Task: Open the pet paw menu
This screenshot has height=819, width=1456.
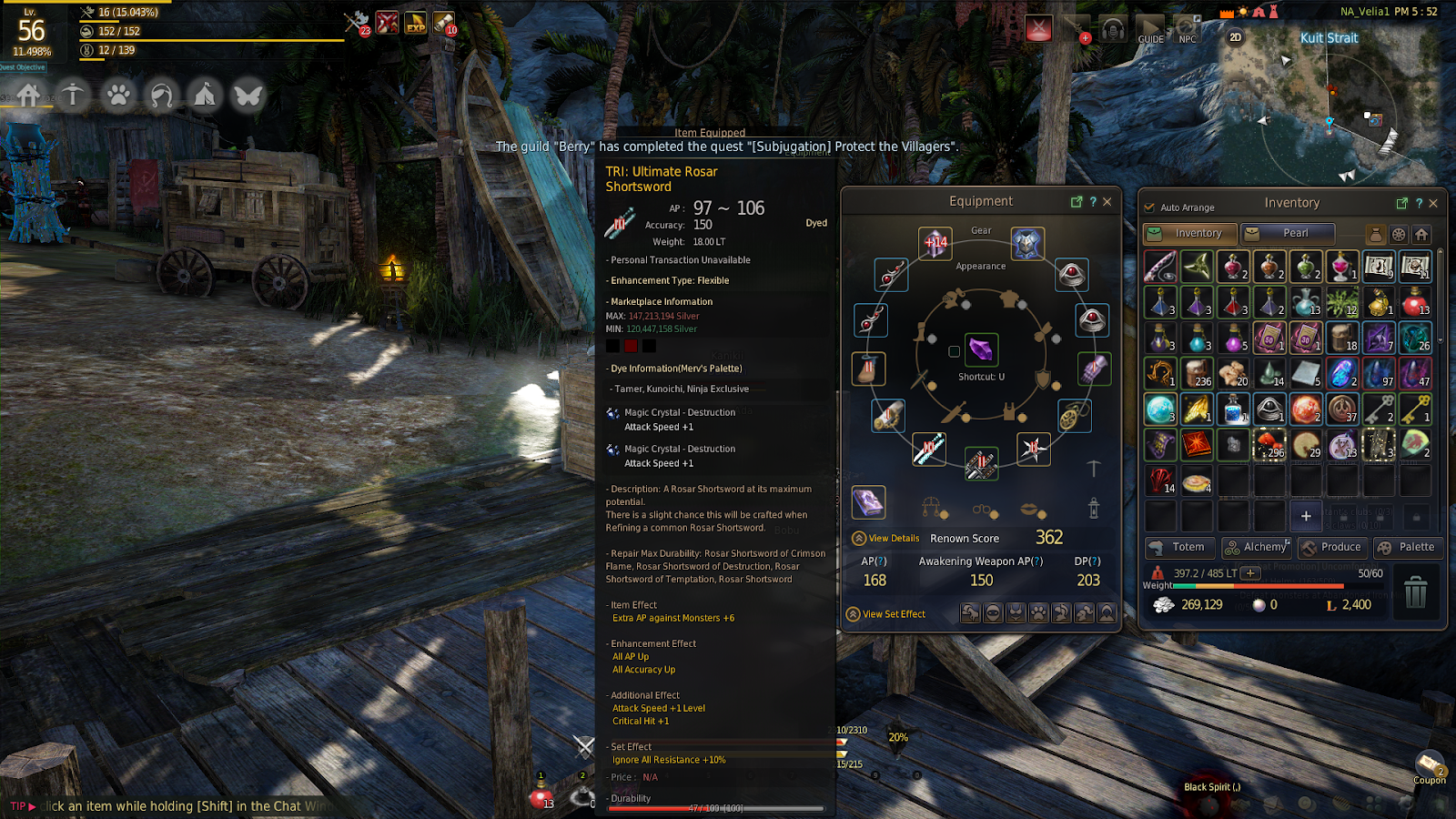Action: (118, 95)
